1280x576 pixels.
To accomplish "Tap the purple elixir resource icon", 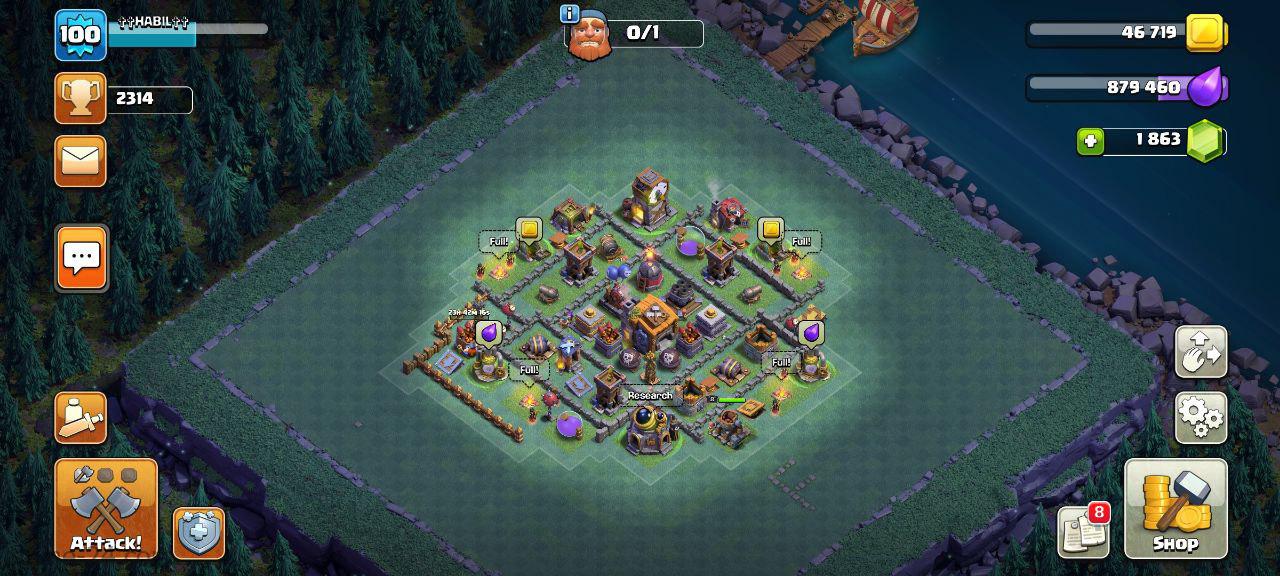I will tap(1207, 87).
